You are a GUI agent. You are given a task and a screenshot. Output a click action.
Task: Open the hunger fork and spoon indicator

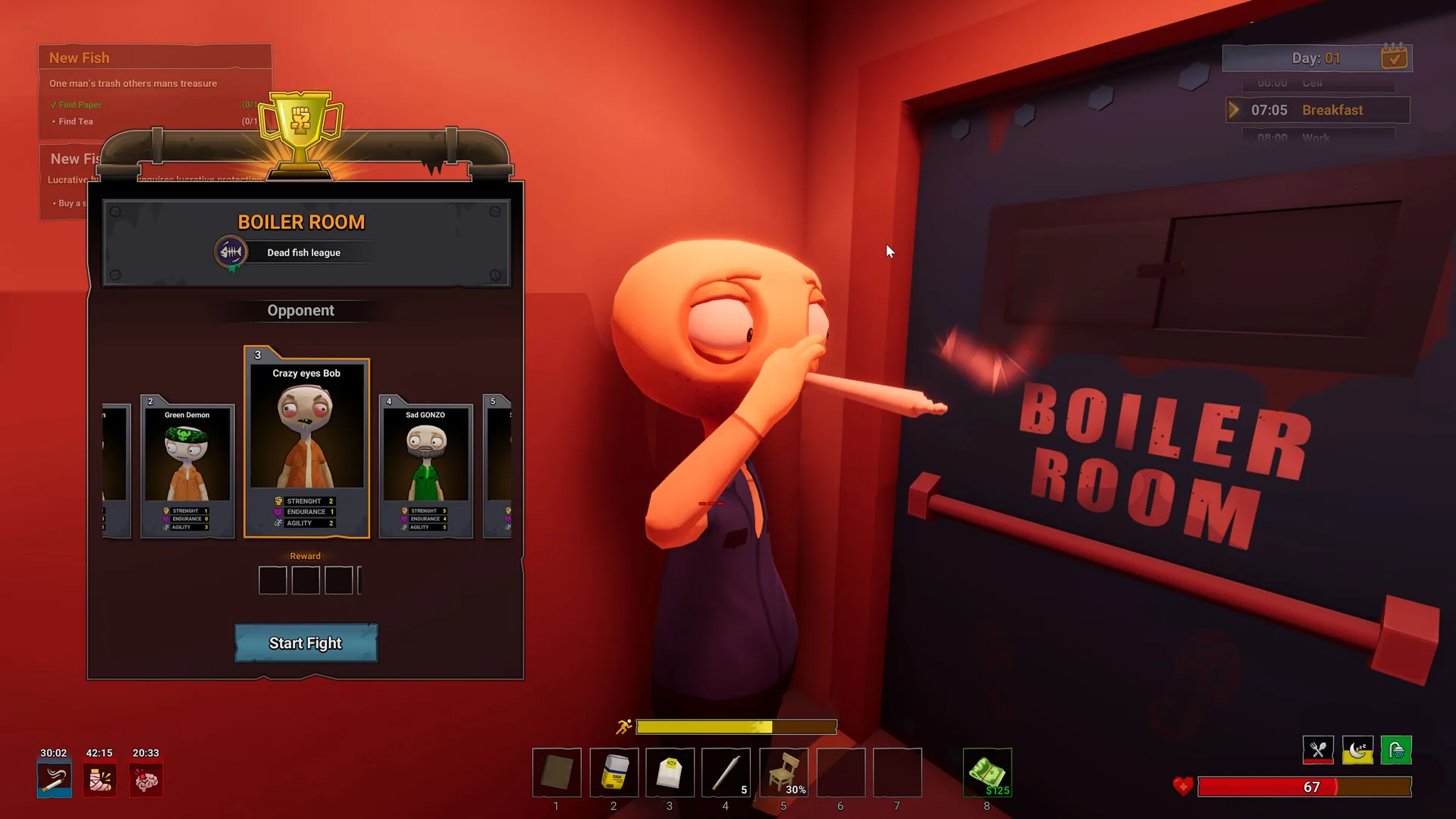[1318, 749]
